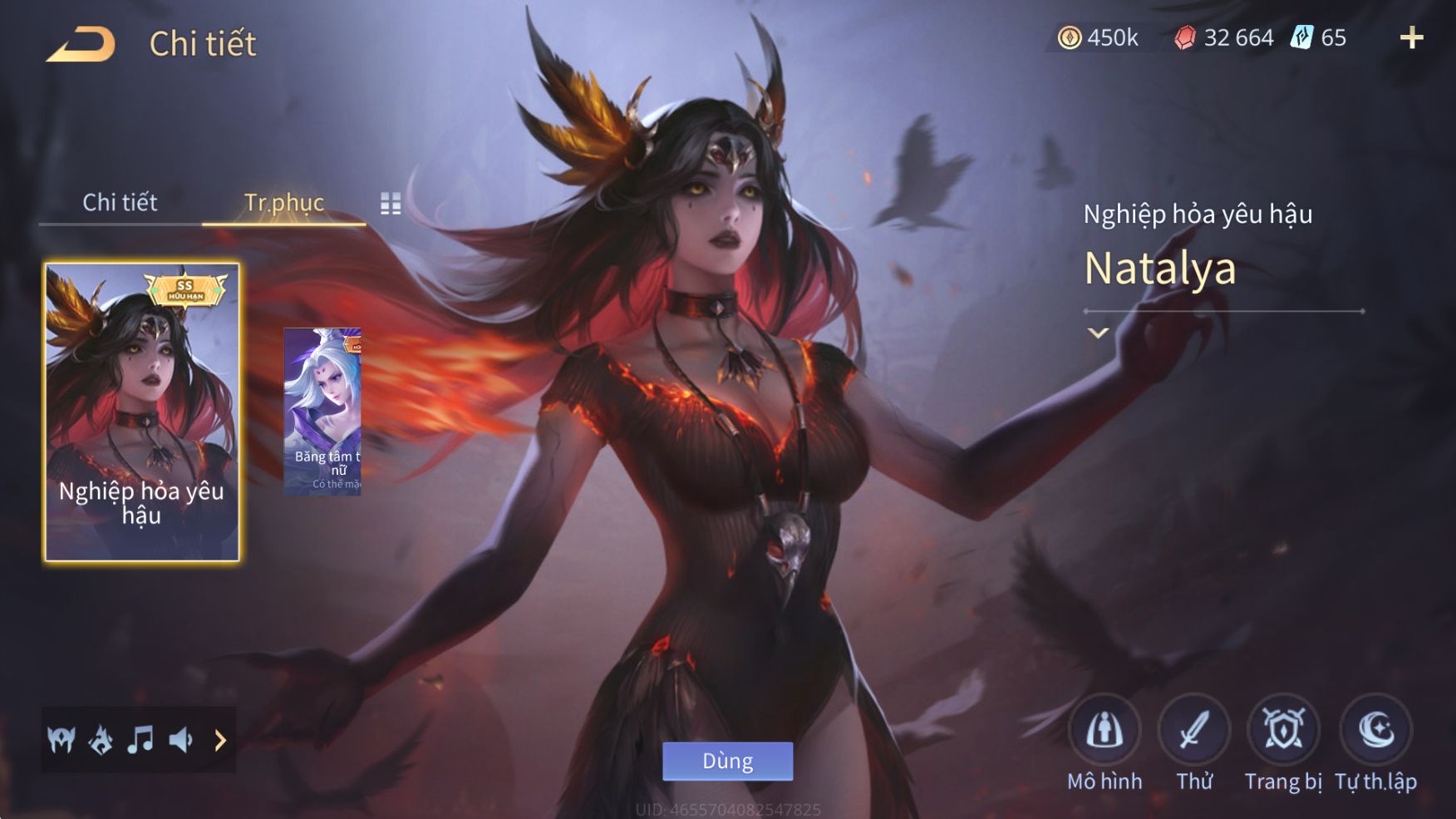This screenshot has height=819, width=1456.
Task: Expand the effects bar with the arrow
Action: (x=220, y=739)
